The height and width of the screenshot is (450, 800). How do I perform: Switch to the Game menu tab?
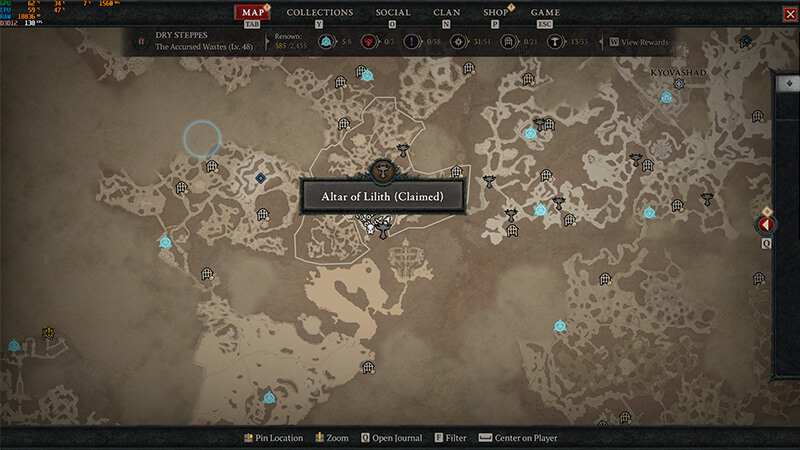tap(545, 13)
